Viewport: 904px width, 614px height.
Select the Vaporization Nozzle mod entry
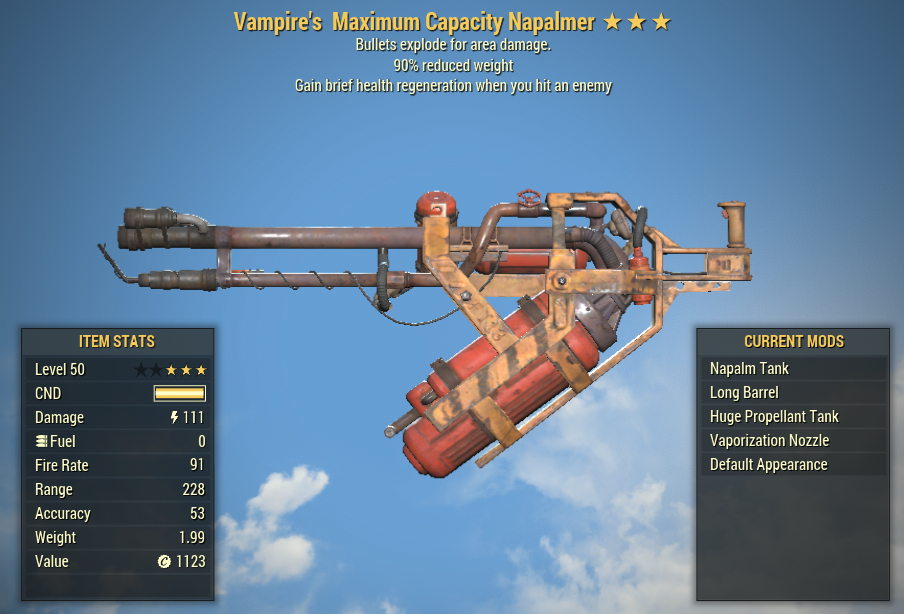[x=792, y=440]
